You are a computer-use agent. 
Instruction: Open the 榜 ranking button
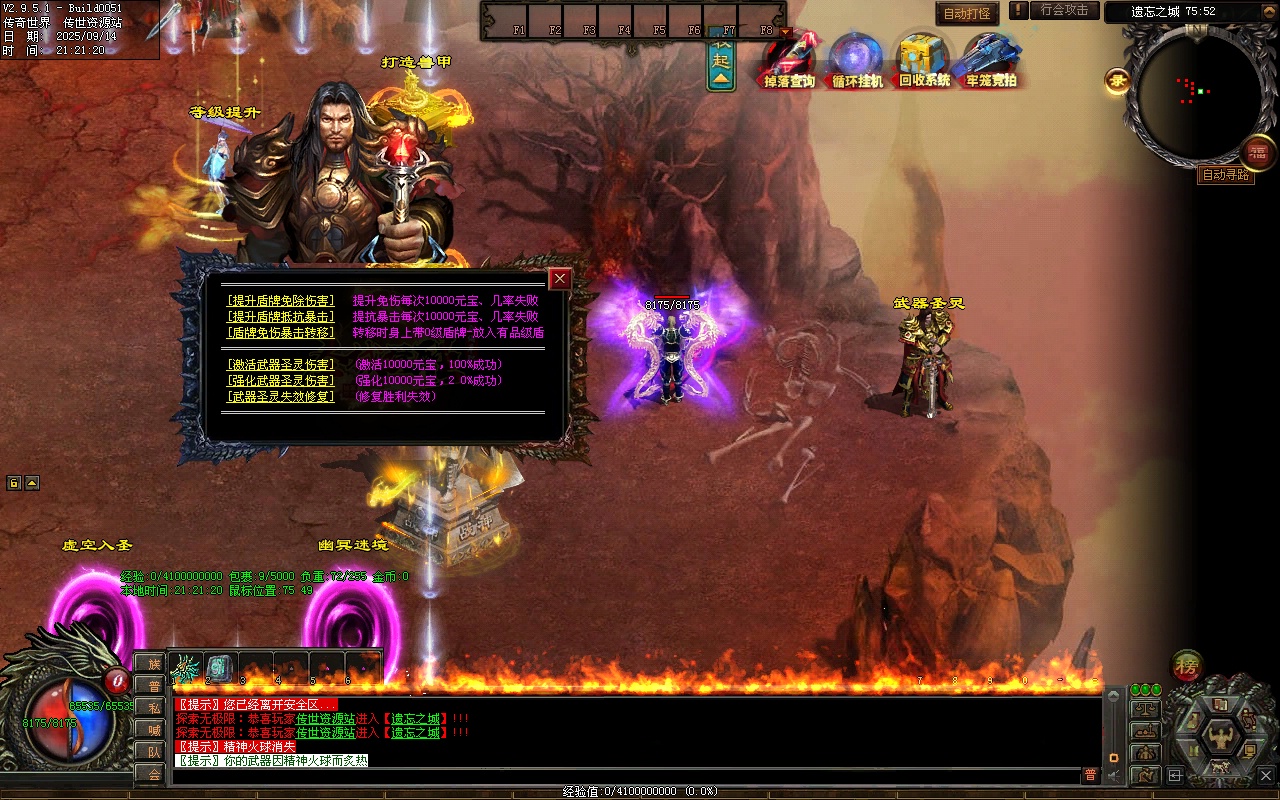1187,665
